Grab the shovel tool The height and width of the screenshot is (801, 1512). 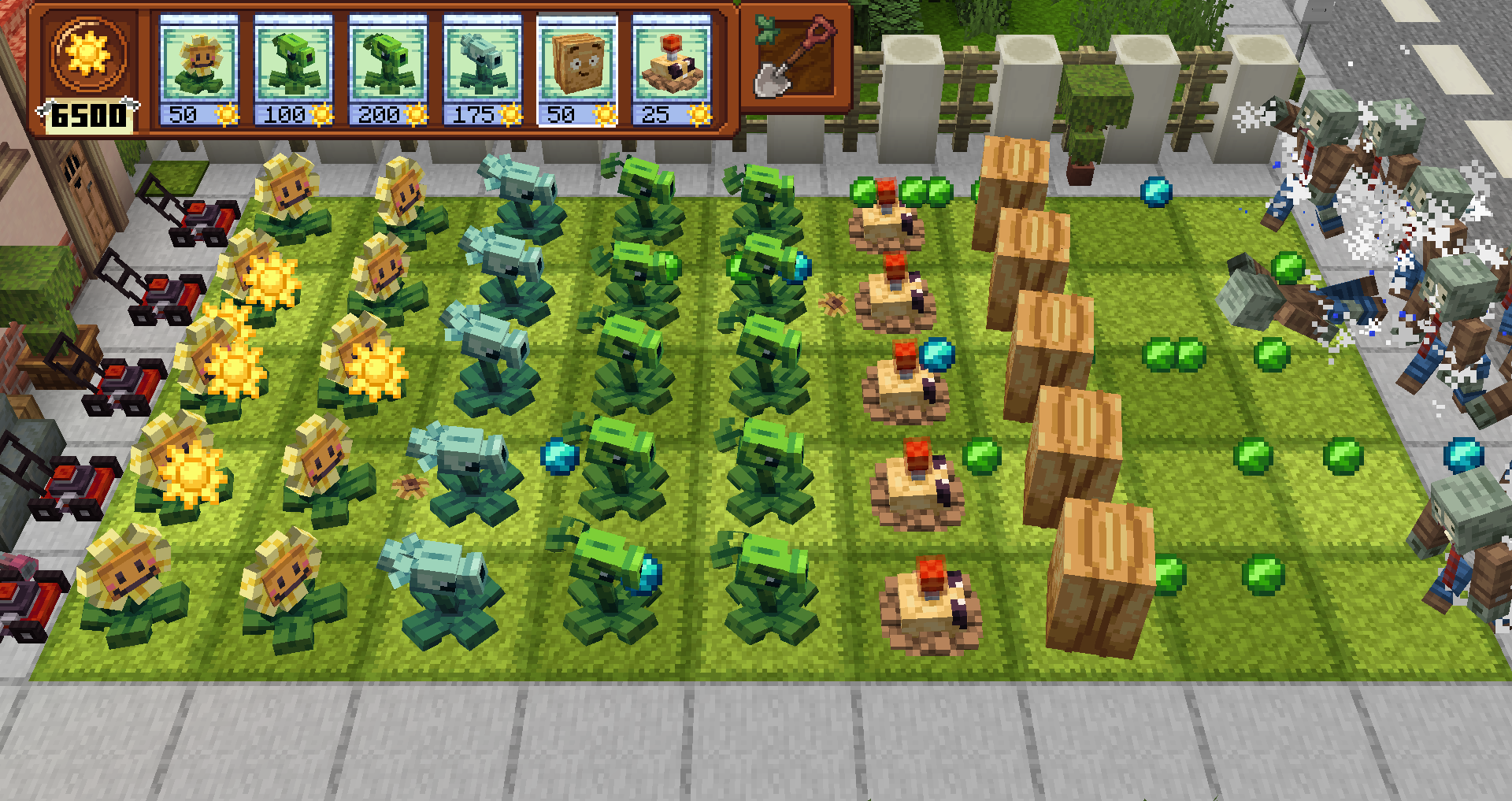pos(795,57)
